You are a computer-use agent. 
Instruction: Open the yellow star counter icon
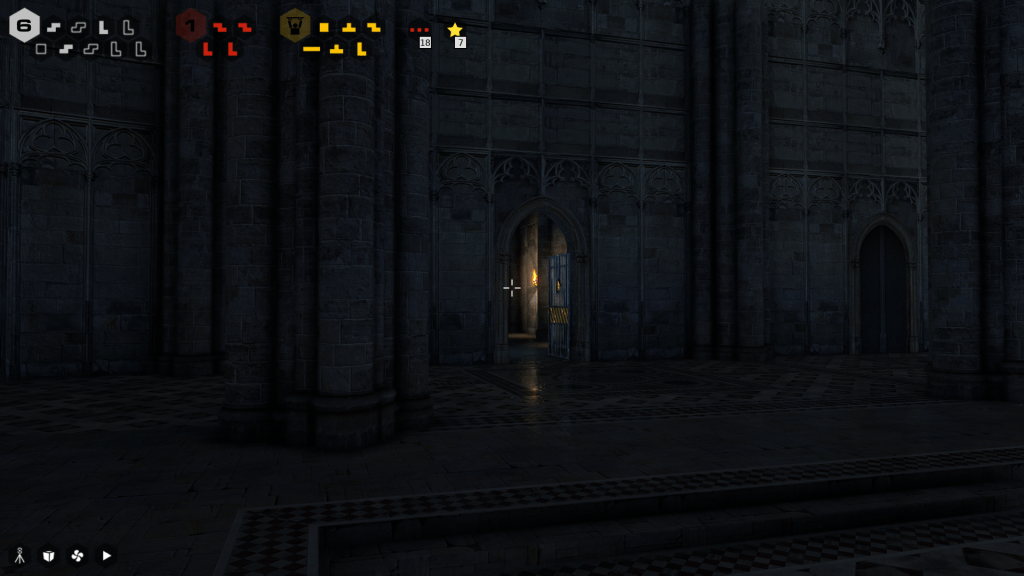click(455, 30)
